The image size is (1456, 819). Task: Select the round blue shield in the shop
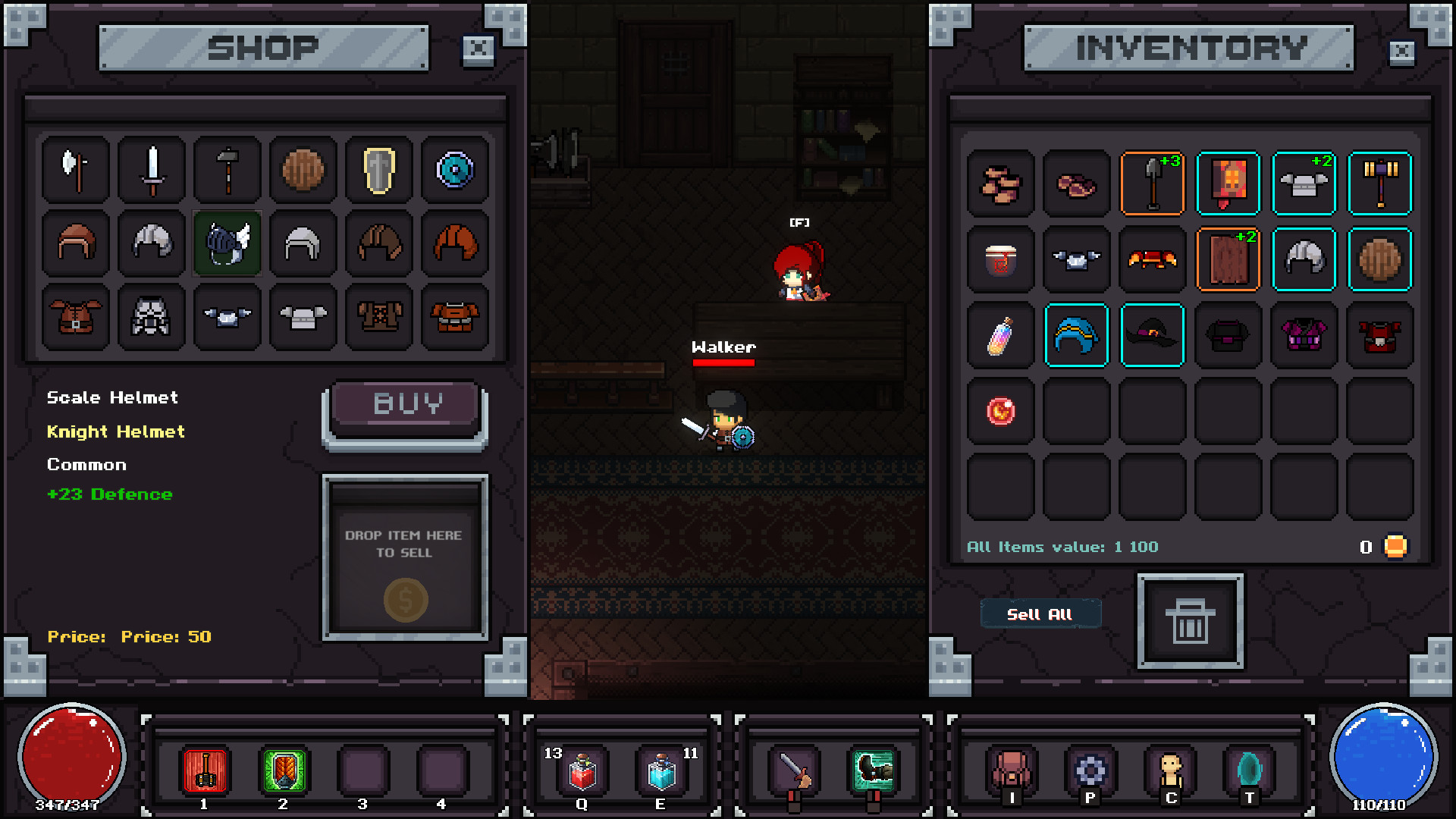pos(454,170)
